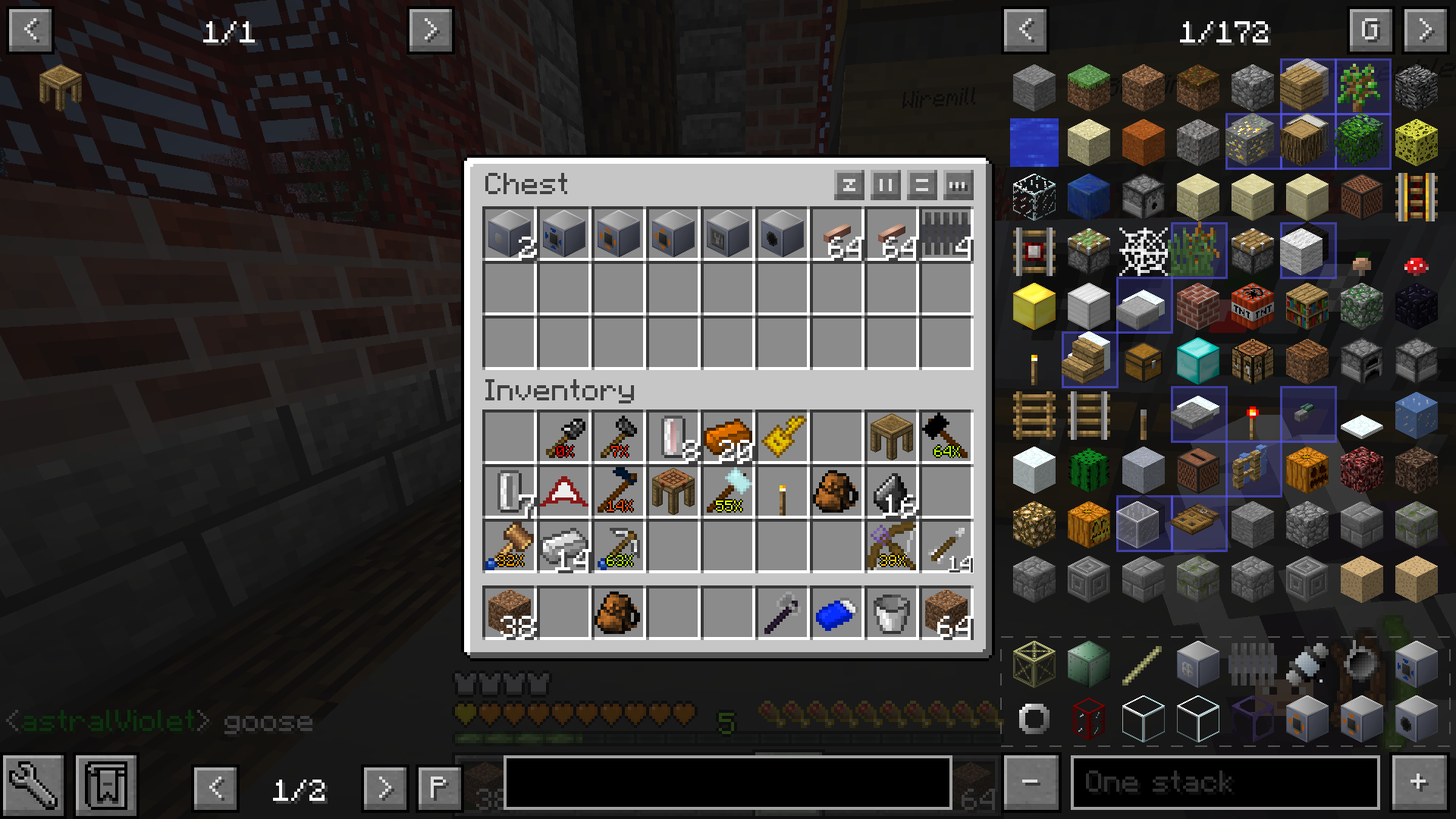
Task: Decrease the item quantity with minus
Action: point(1030,783)
